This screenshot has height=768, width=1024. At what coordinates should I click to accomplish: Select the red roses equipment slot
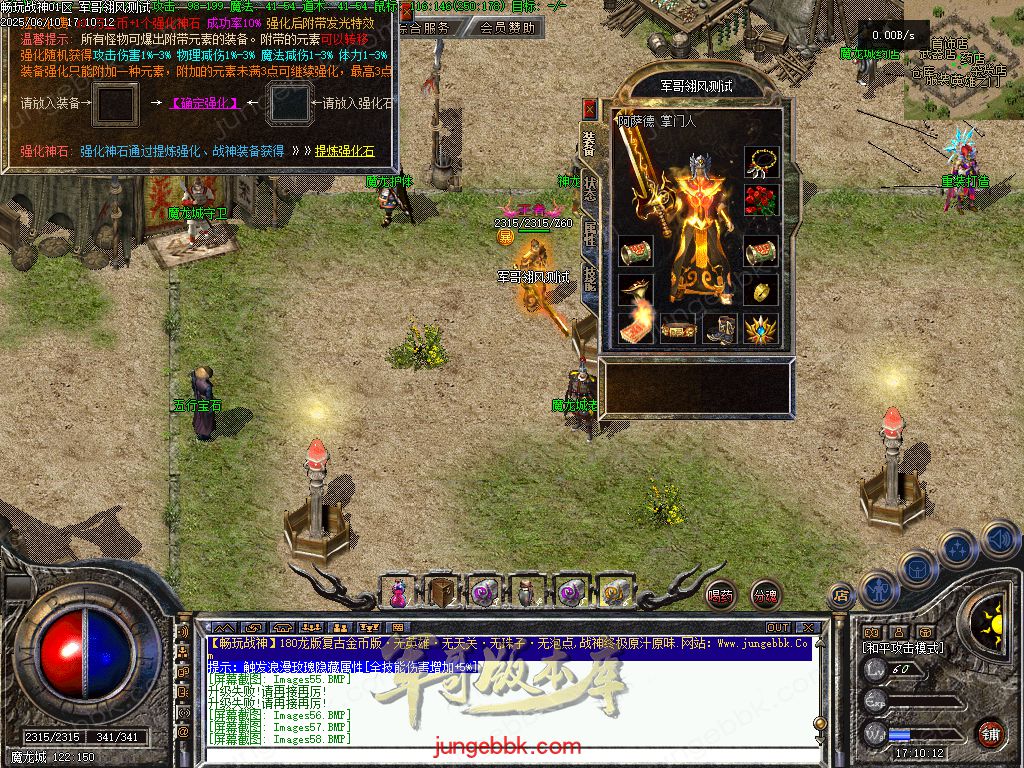[762, 200]
